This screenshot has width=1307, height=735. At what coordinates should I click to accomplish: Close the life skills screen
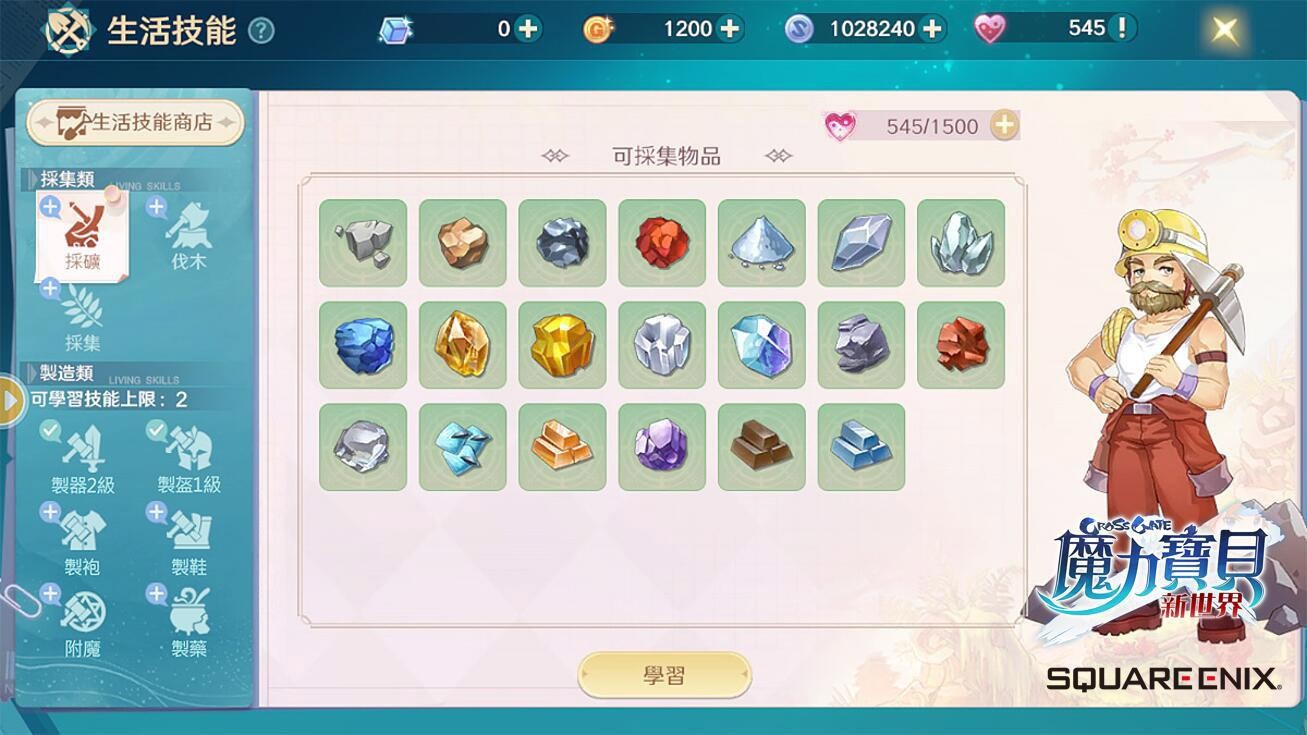click(1224, 30)
